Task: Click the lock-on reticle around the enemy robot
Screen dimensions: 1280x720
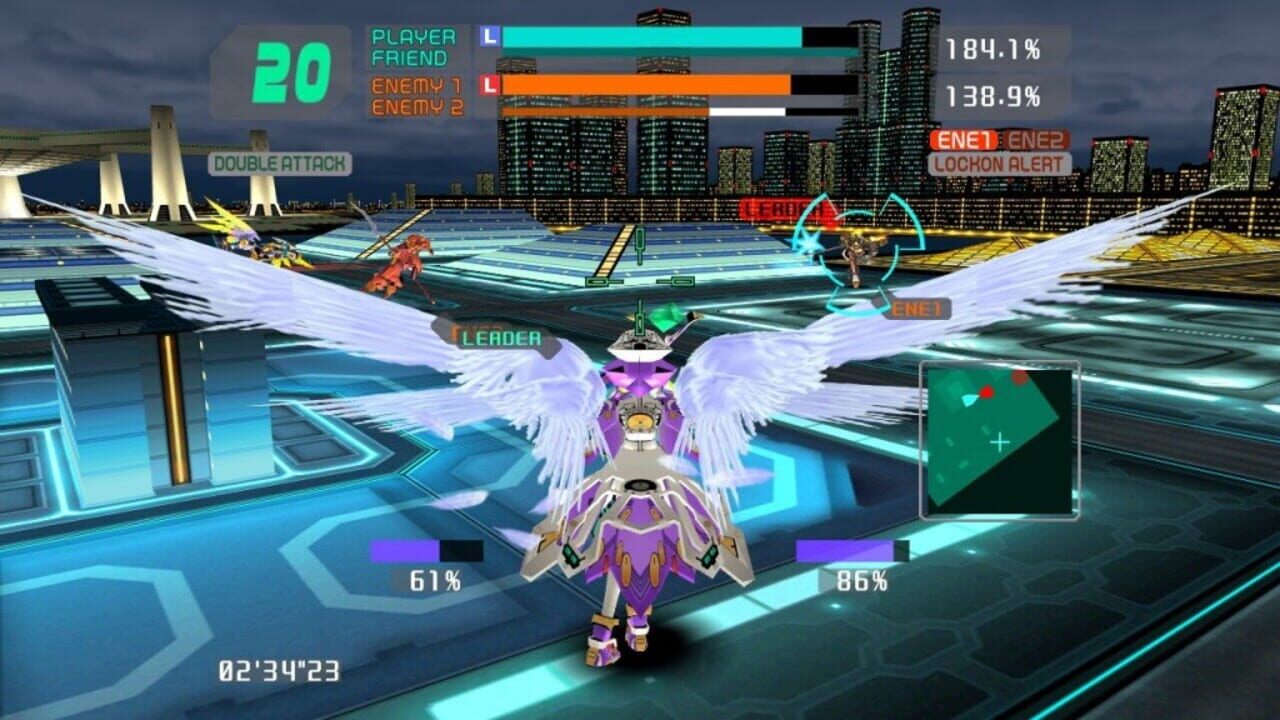Action: (x=855, y=248)
